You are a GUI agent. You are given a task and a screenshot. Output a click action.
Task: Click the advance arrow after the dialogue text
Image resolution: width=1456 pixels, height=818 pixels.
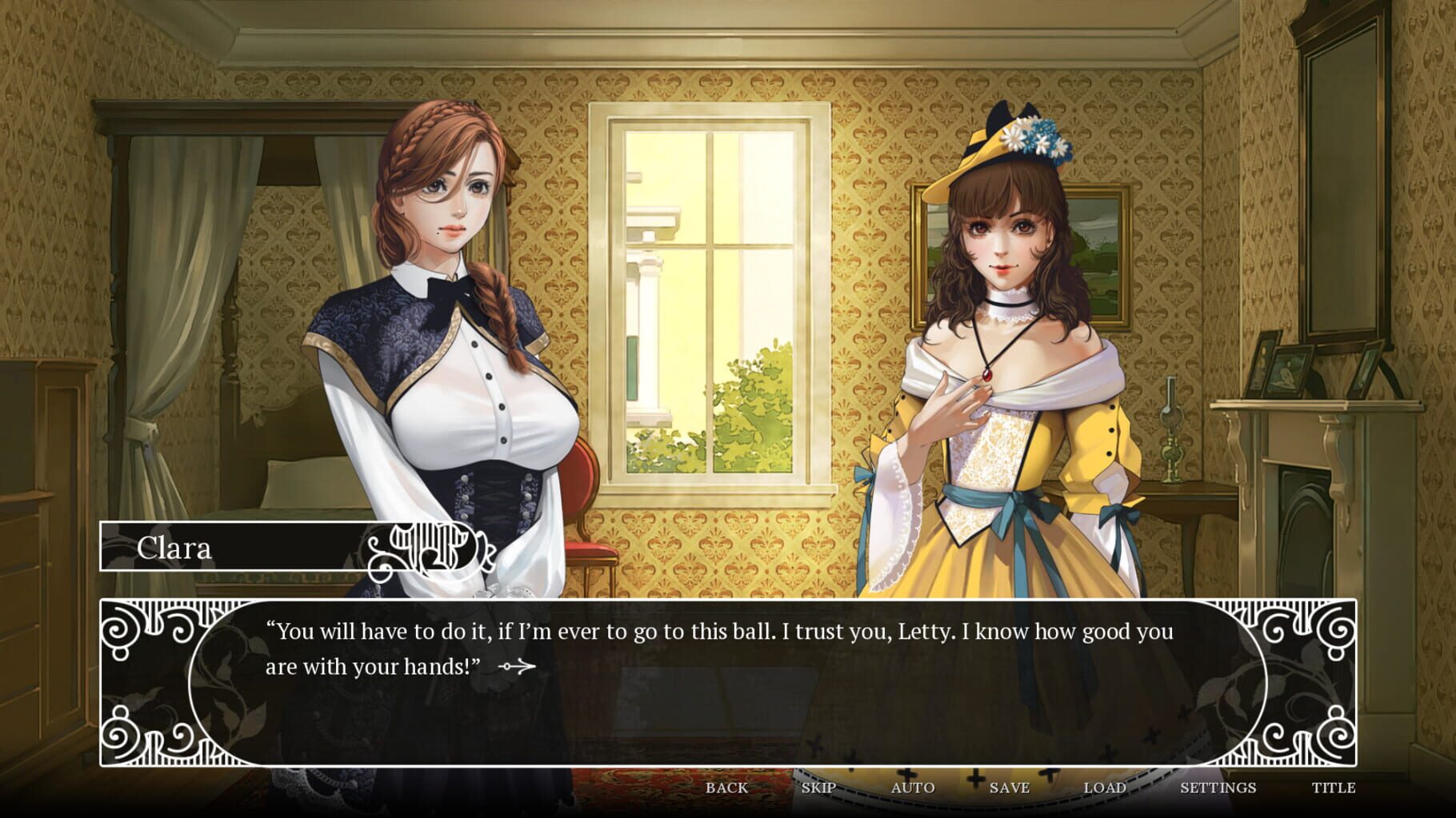[x=517, y=667]
